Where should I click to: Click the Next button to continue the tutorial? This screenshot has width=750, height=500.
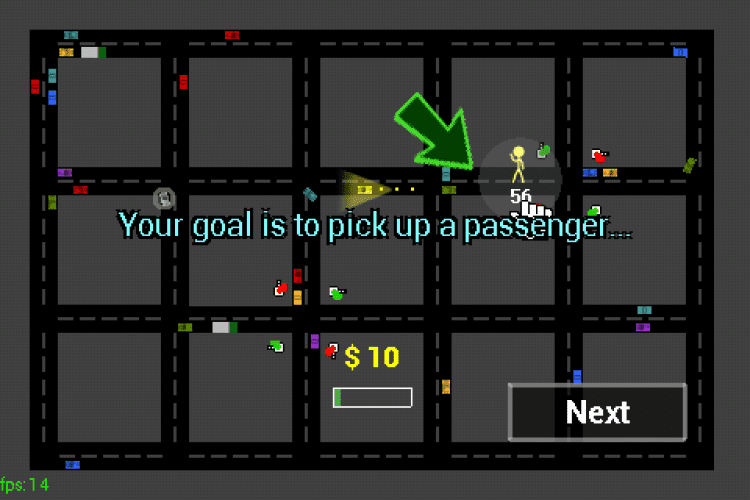point(597,412)
